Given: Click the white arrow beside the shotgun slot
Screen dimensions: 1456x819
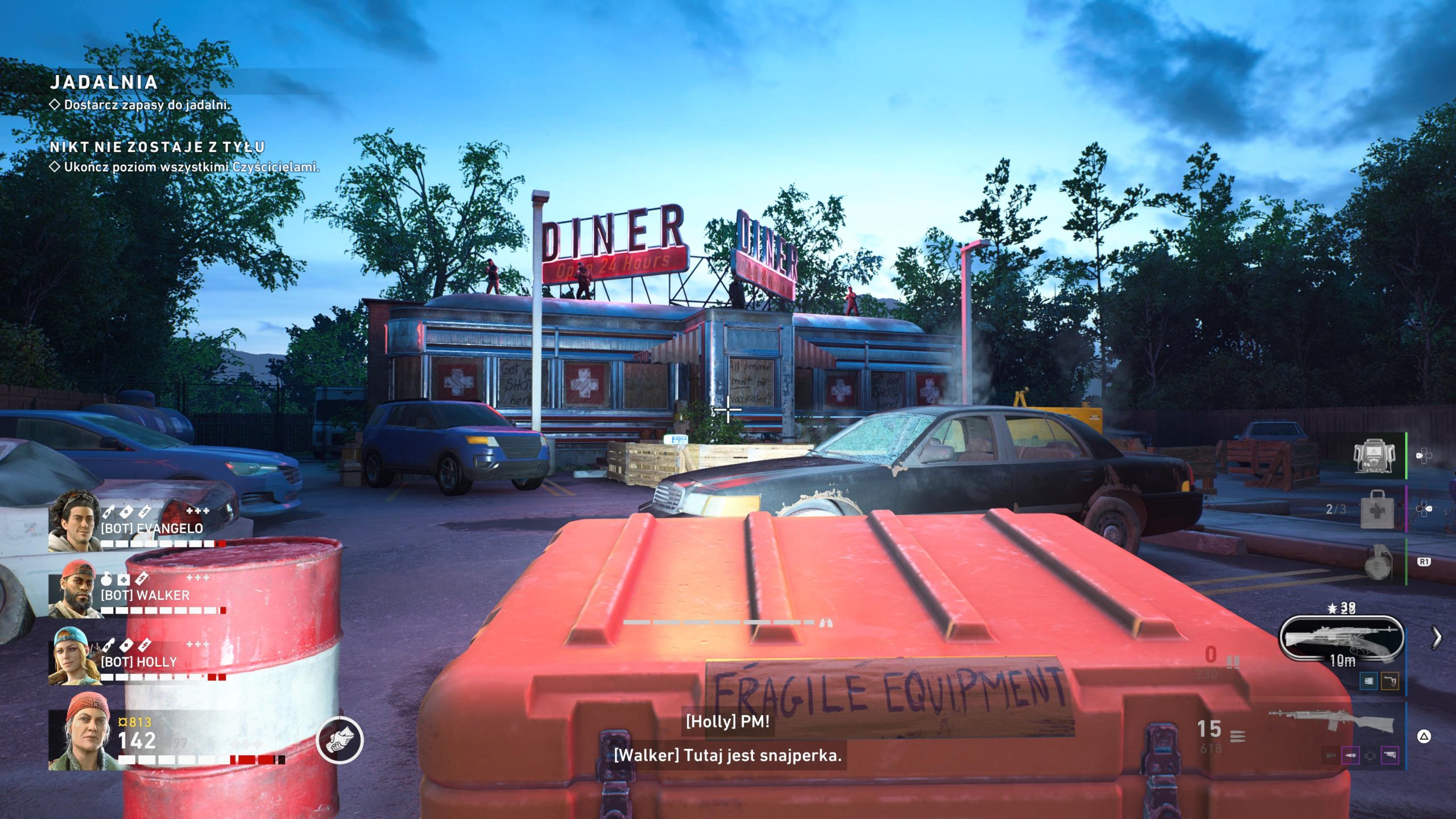Looking at the screenshot, I should pyautogui.click(x=1437, y=638).
